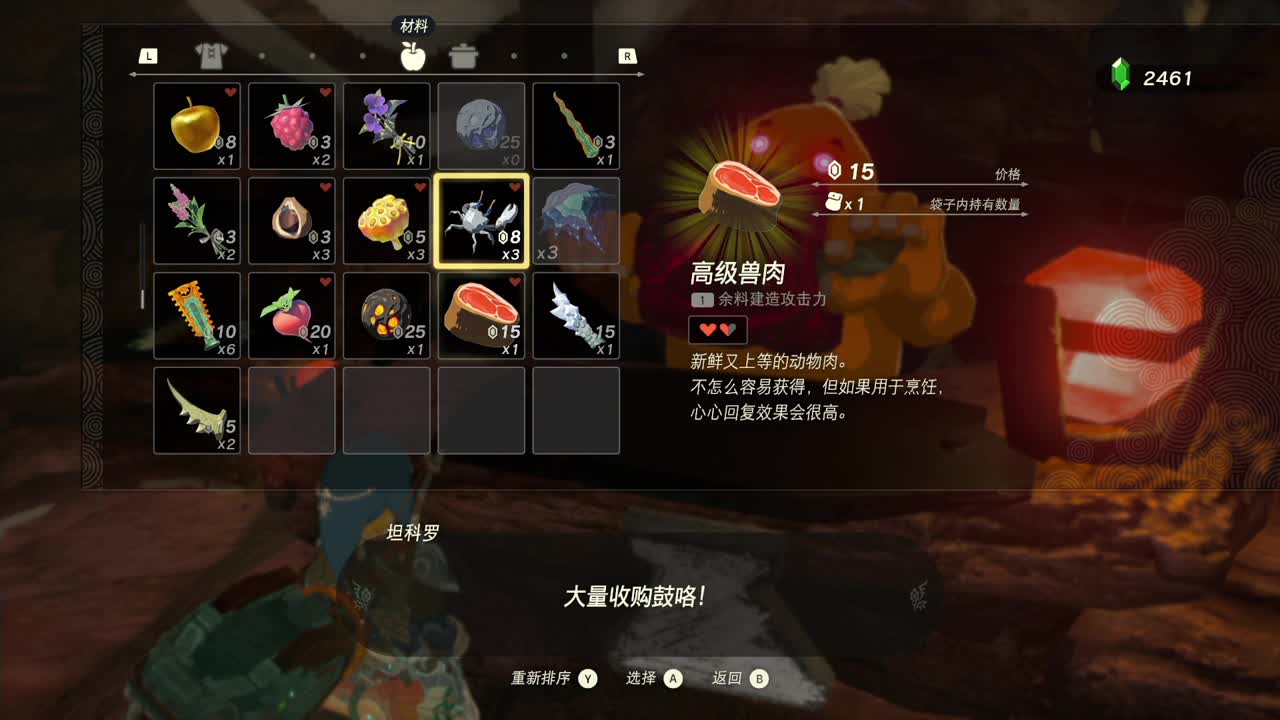Image resolution: width=1280 pixels, height=720 pixels.
Task: Select the purple flower bundle item
Action: [x=386, y=125]
